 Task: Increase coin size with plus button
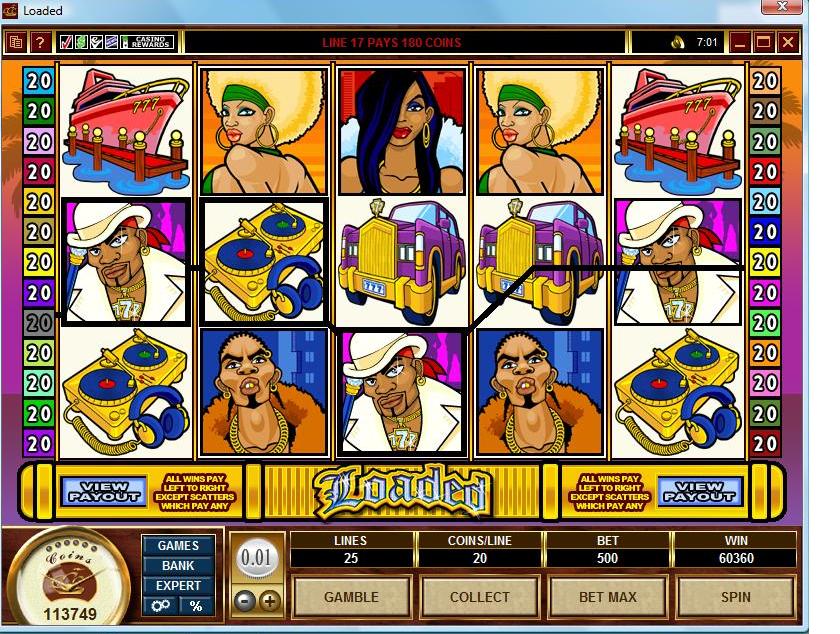[x=269, y=602]
